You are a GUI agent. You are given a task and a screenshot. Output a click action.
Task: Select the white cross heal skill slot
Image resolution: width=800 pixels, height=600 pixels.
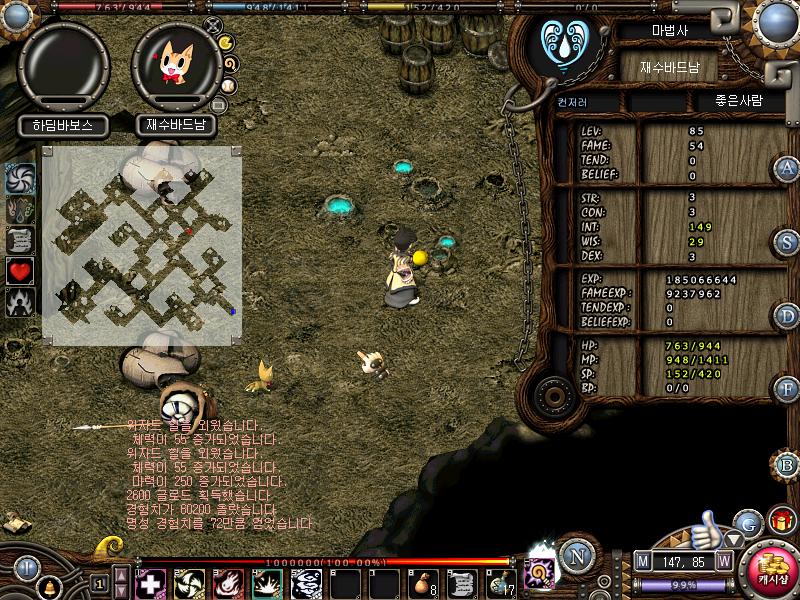[151, 582]
